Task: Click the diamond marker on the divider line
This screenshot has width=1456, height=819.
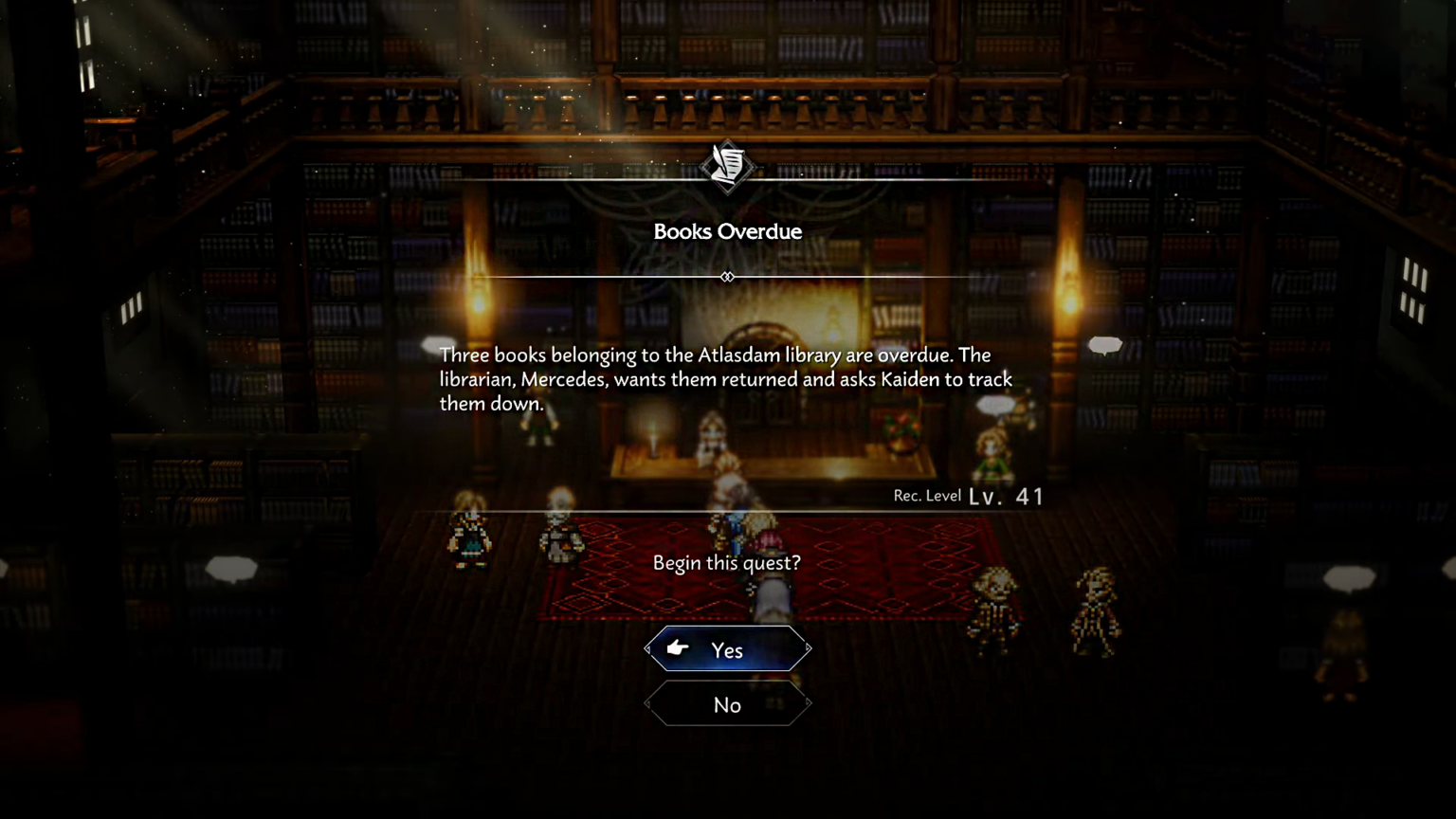Action: pyautogui.click(x=727, y=277)
